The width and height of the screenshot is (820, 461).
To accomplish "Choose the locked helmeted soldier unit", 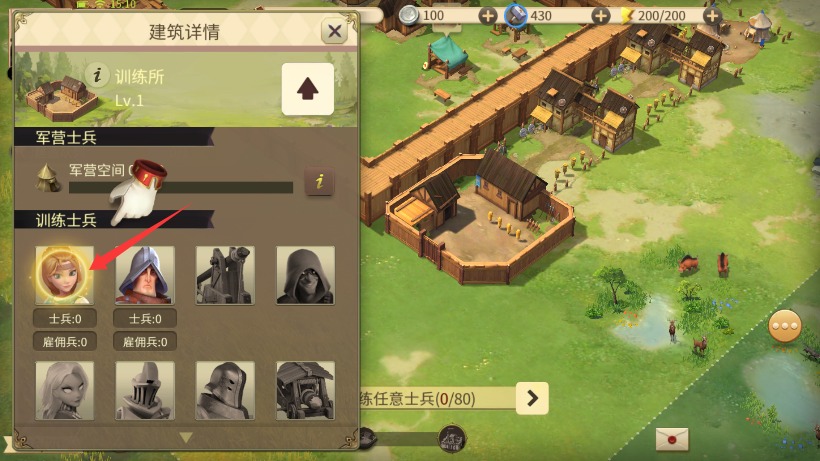I will pyautogui.click(x=225, y=390).
